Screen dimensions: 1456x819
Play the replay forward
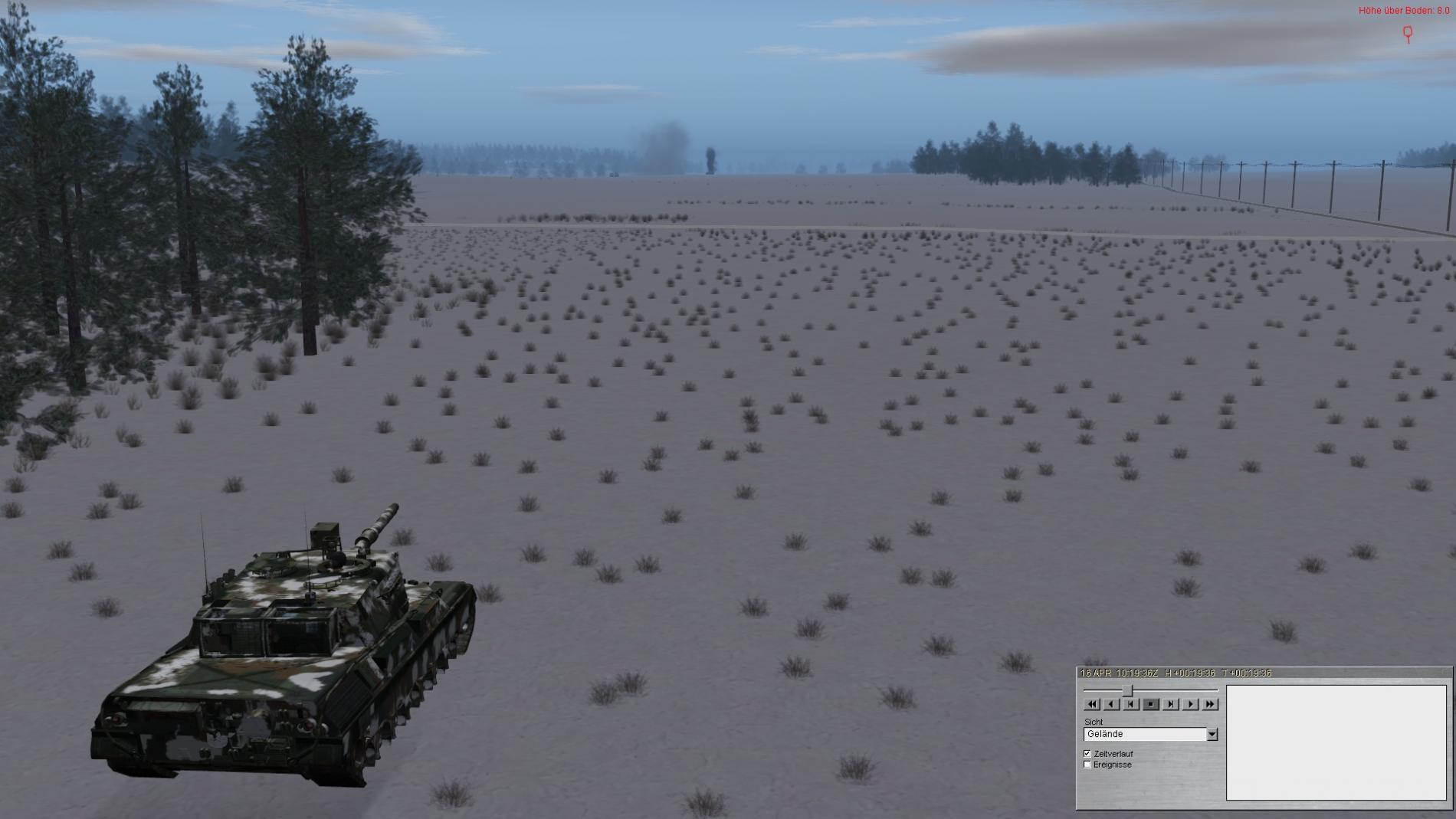(1190, 704)
